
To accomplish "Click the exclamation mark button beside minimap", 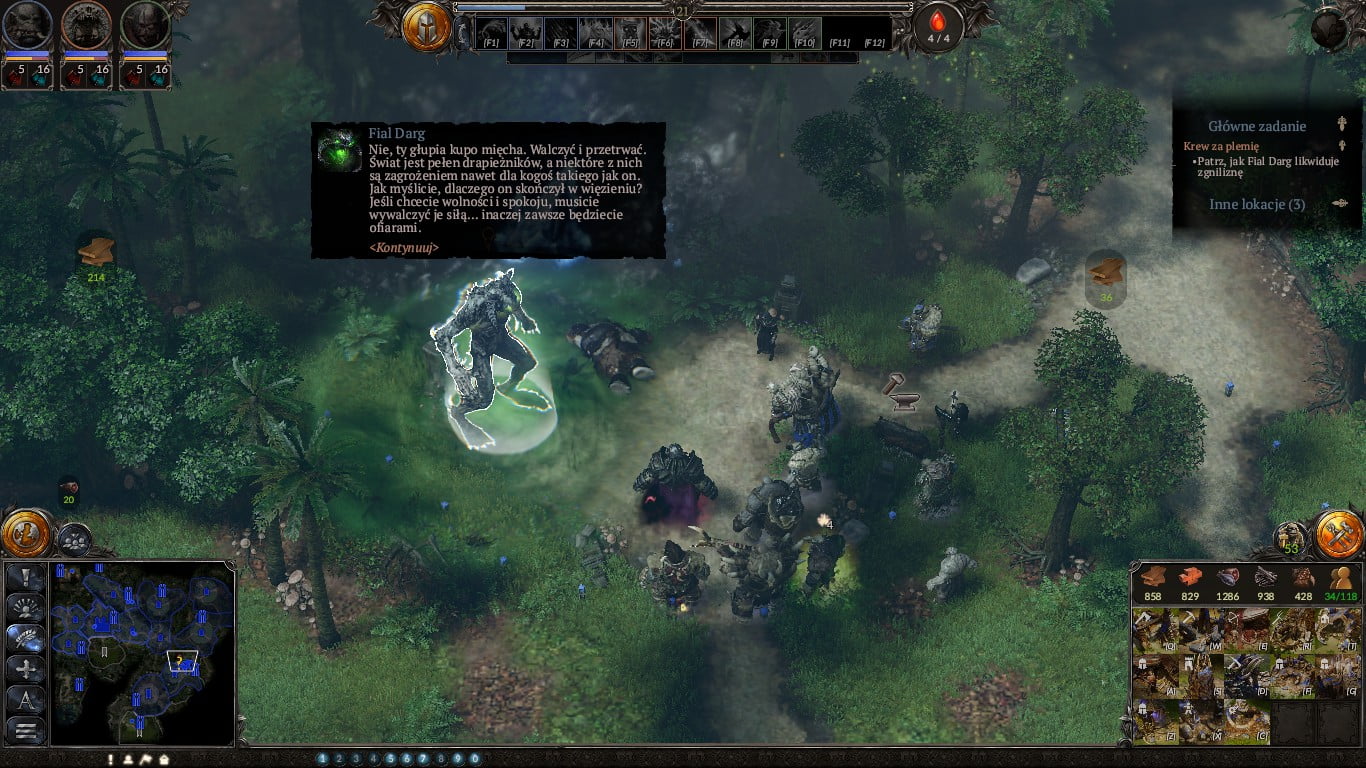I will (x=26, y=578).
